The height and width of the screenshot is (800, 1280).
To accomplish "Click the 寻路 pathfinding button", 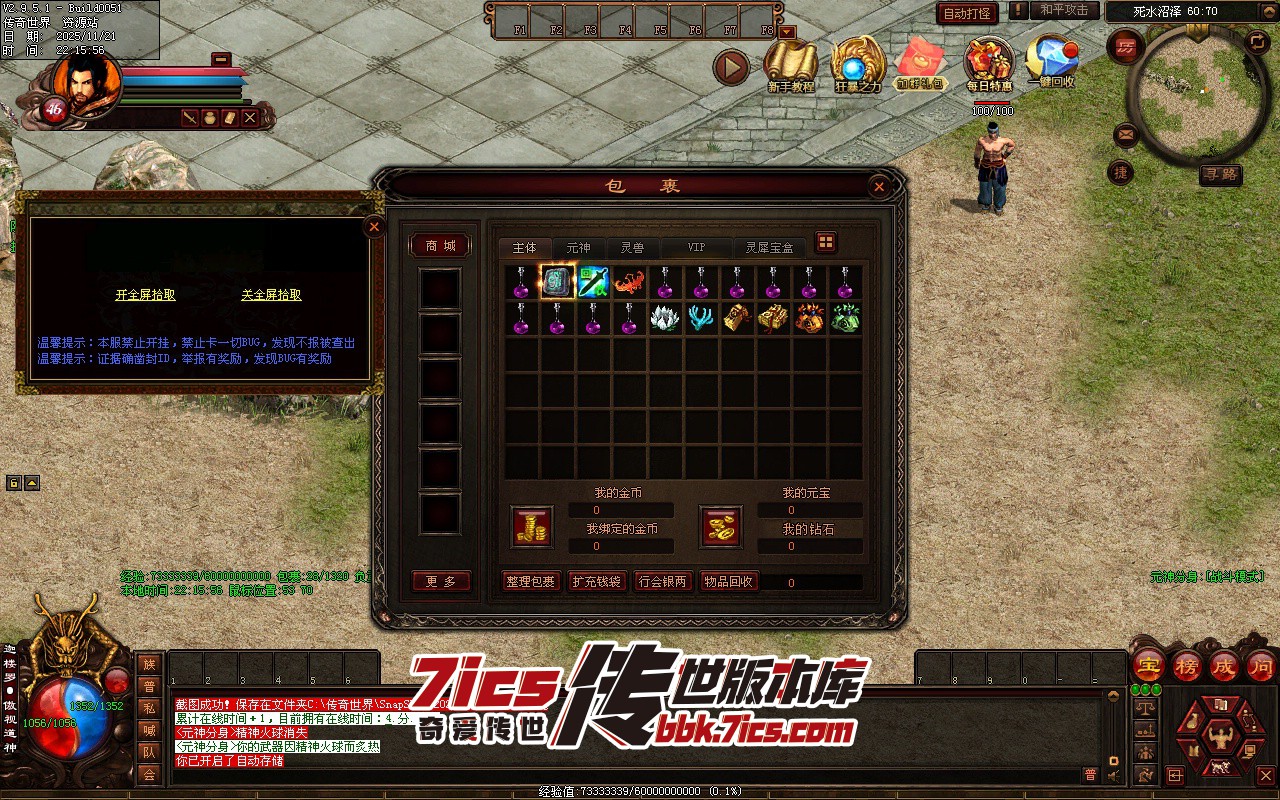I will (1219, 174).
